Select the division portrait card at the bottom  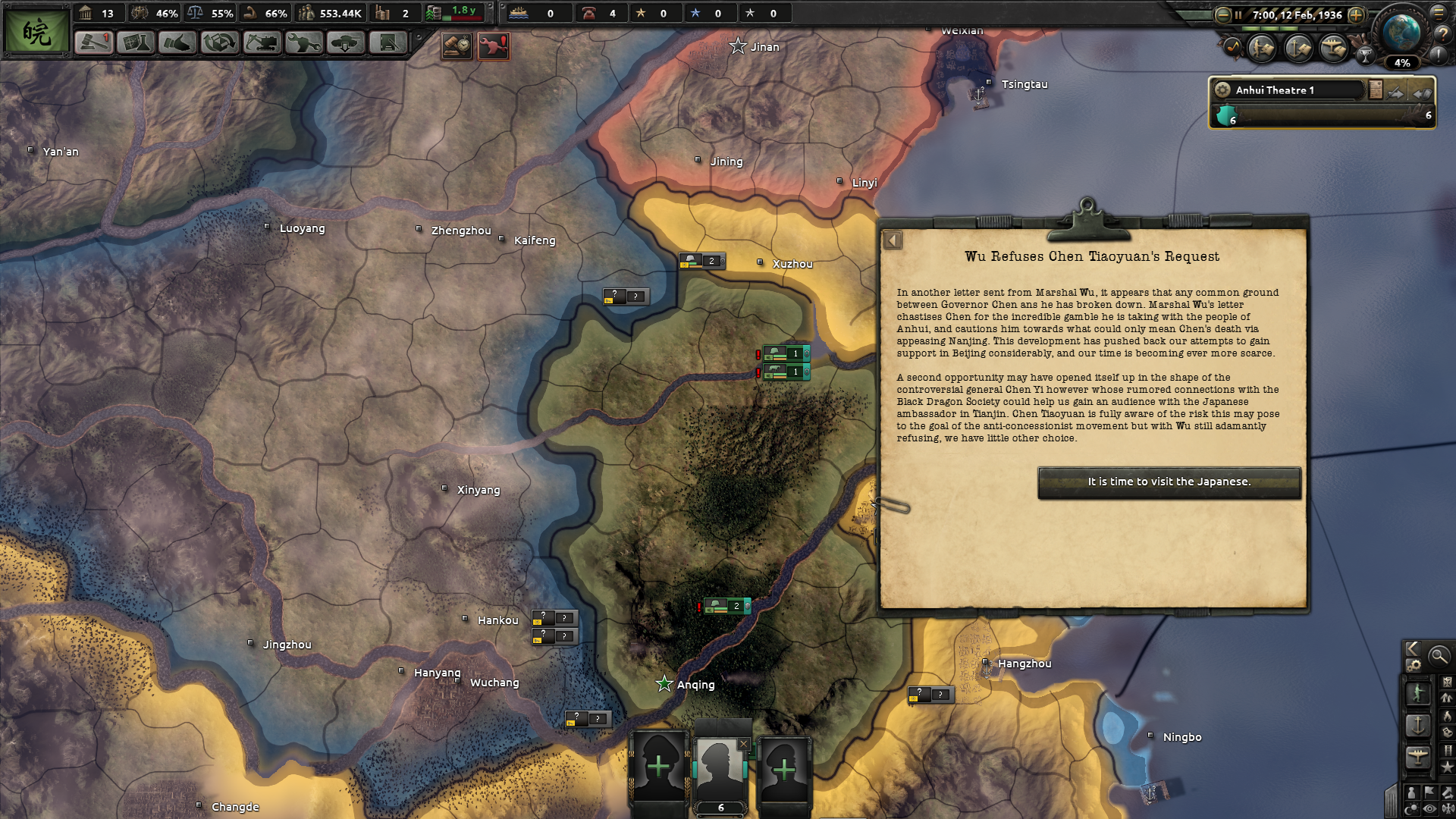pos(720,770)
